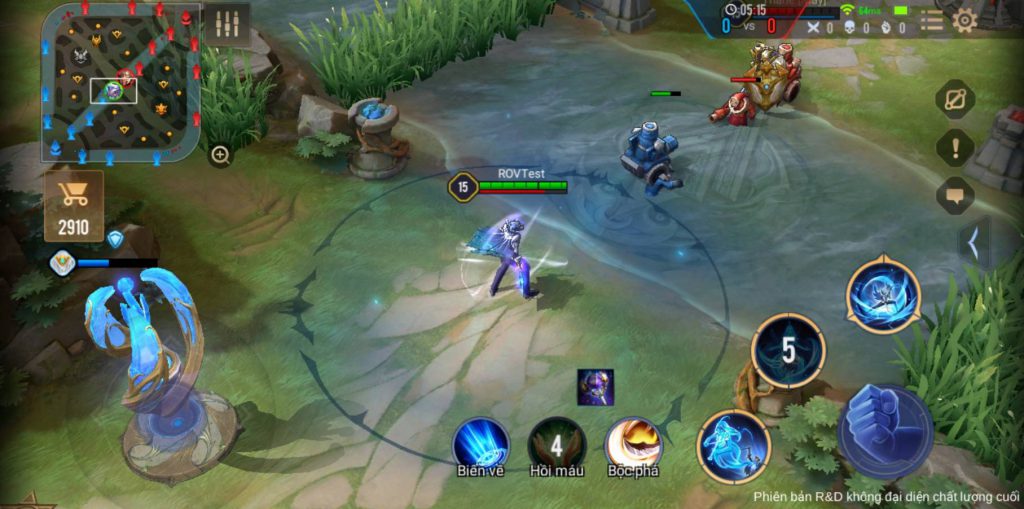Zoom the minimap with the magnifier button
The width and height of the screenshot is (1024, 509).
[220, 155]
